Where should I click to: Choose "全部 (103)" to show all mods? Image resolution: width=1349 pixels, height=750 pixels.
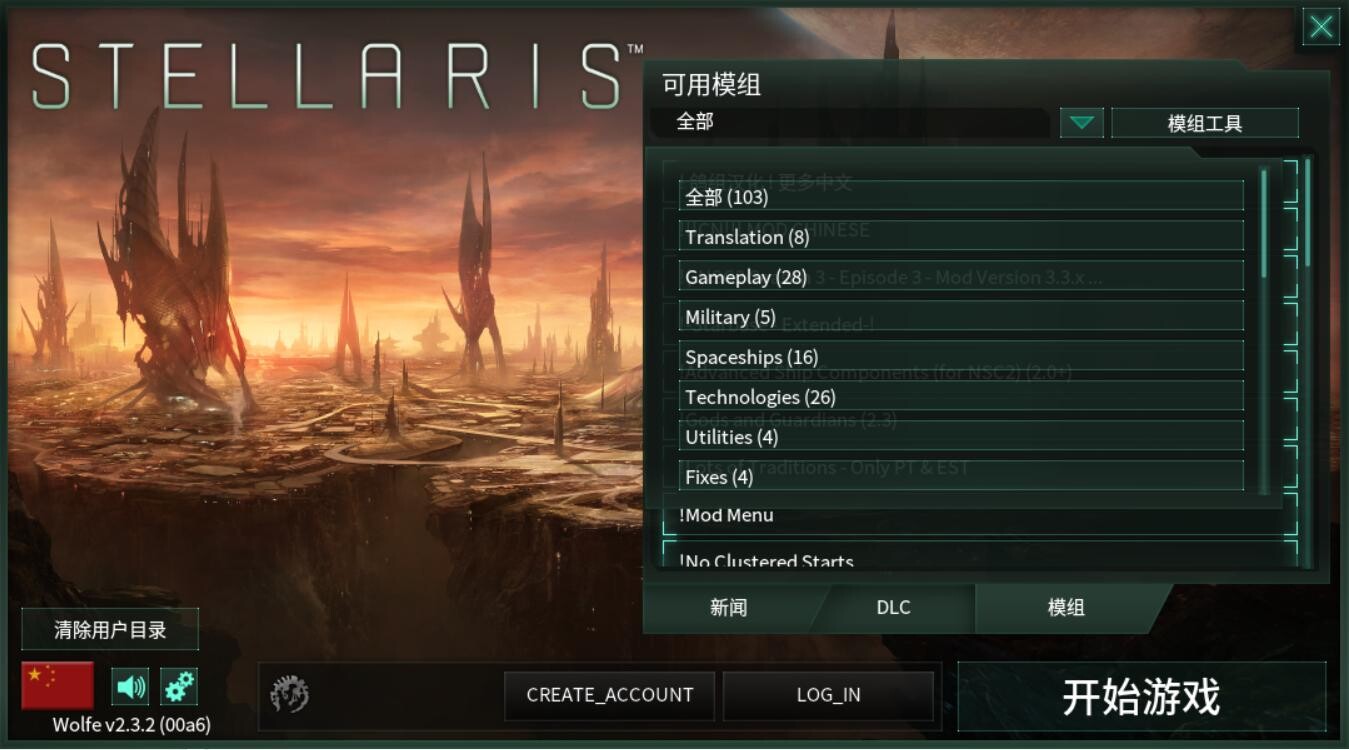(960, 197)
